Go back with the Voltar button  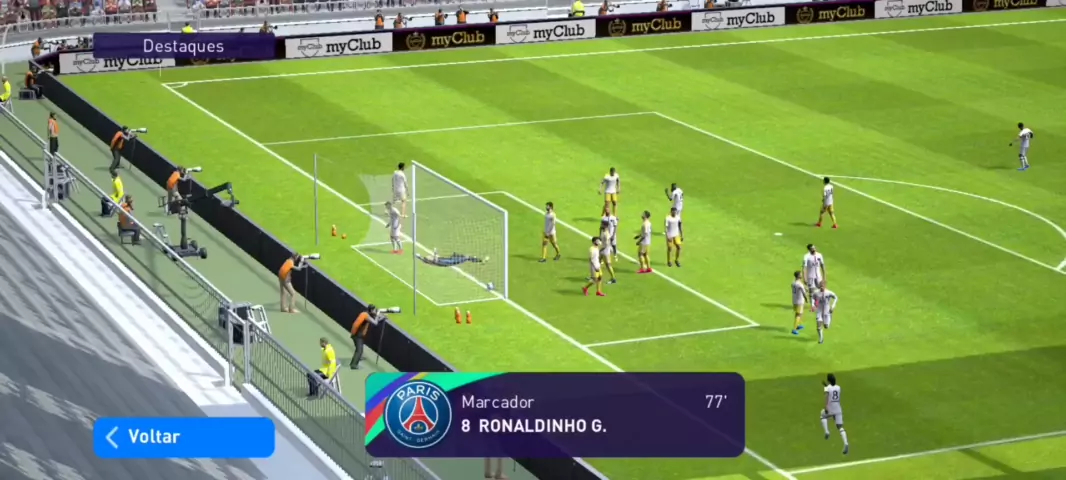point(183,437)
